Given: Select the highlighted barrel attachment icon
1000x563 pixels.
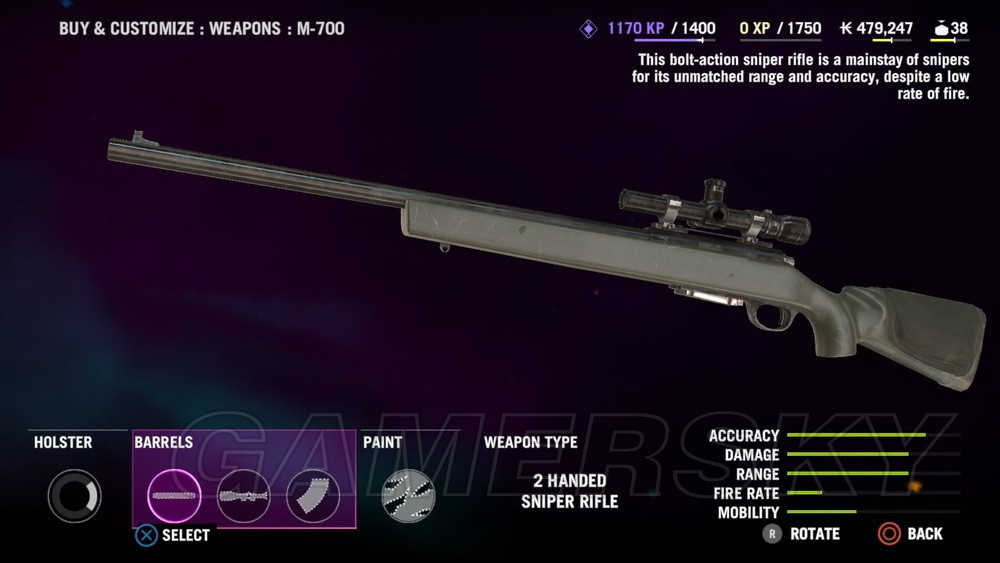Looking at the screenshot, I should 175,495.
